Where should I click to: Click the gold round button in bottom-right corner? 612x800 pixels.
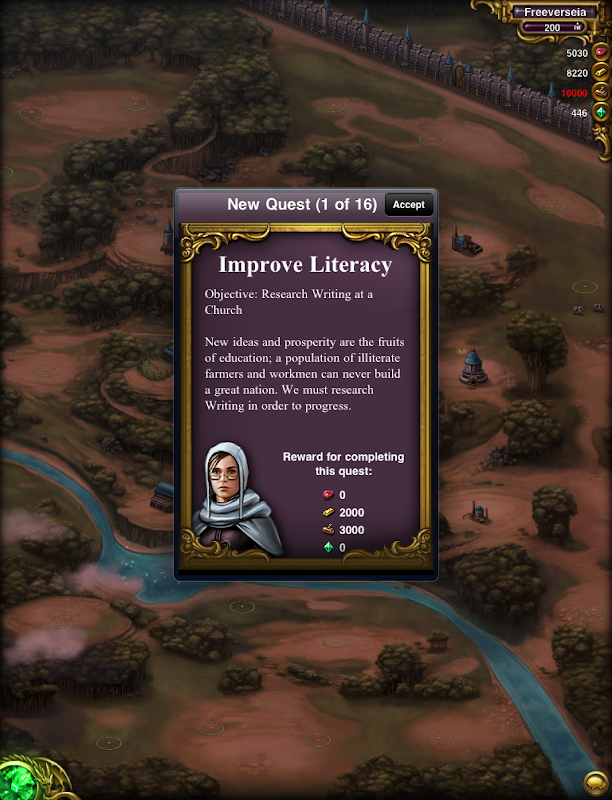coord(595,782)
